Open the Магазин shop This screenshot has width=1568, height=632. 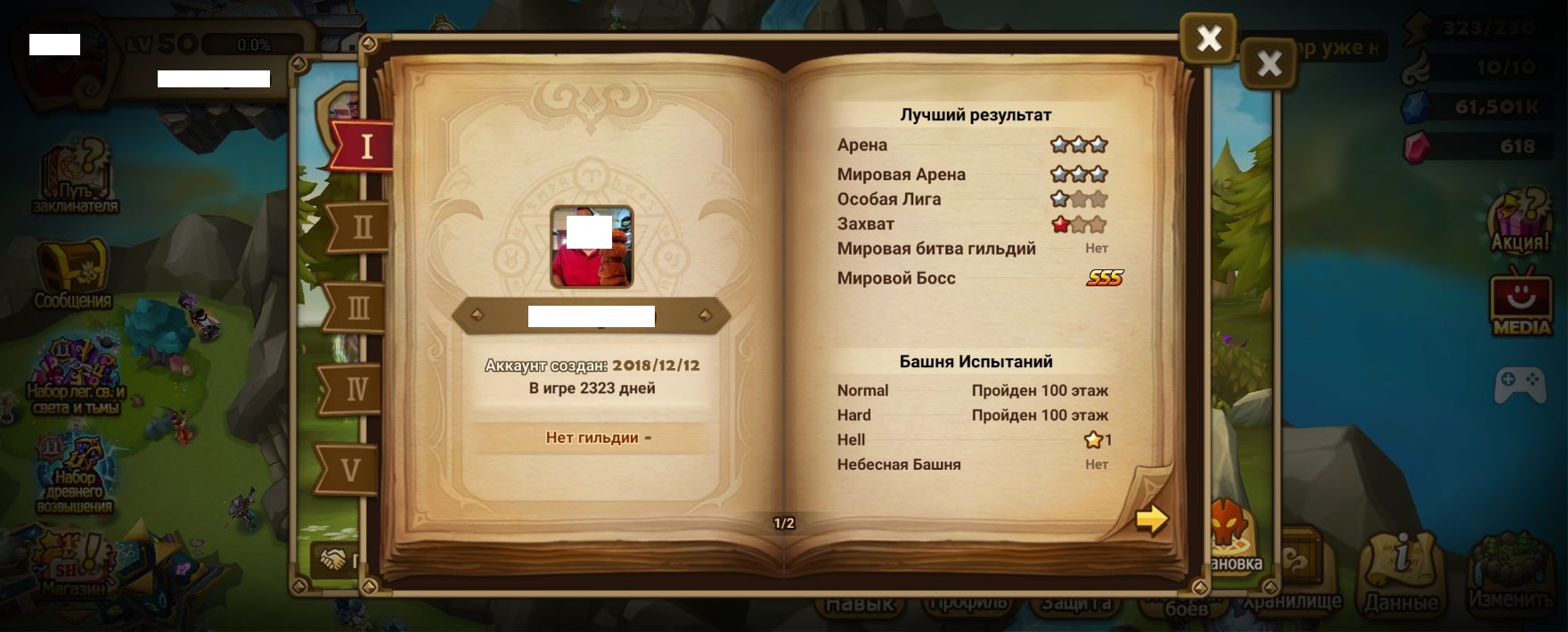[x=75, y=566]
